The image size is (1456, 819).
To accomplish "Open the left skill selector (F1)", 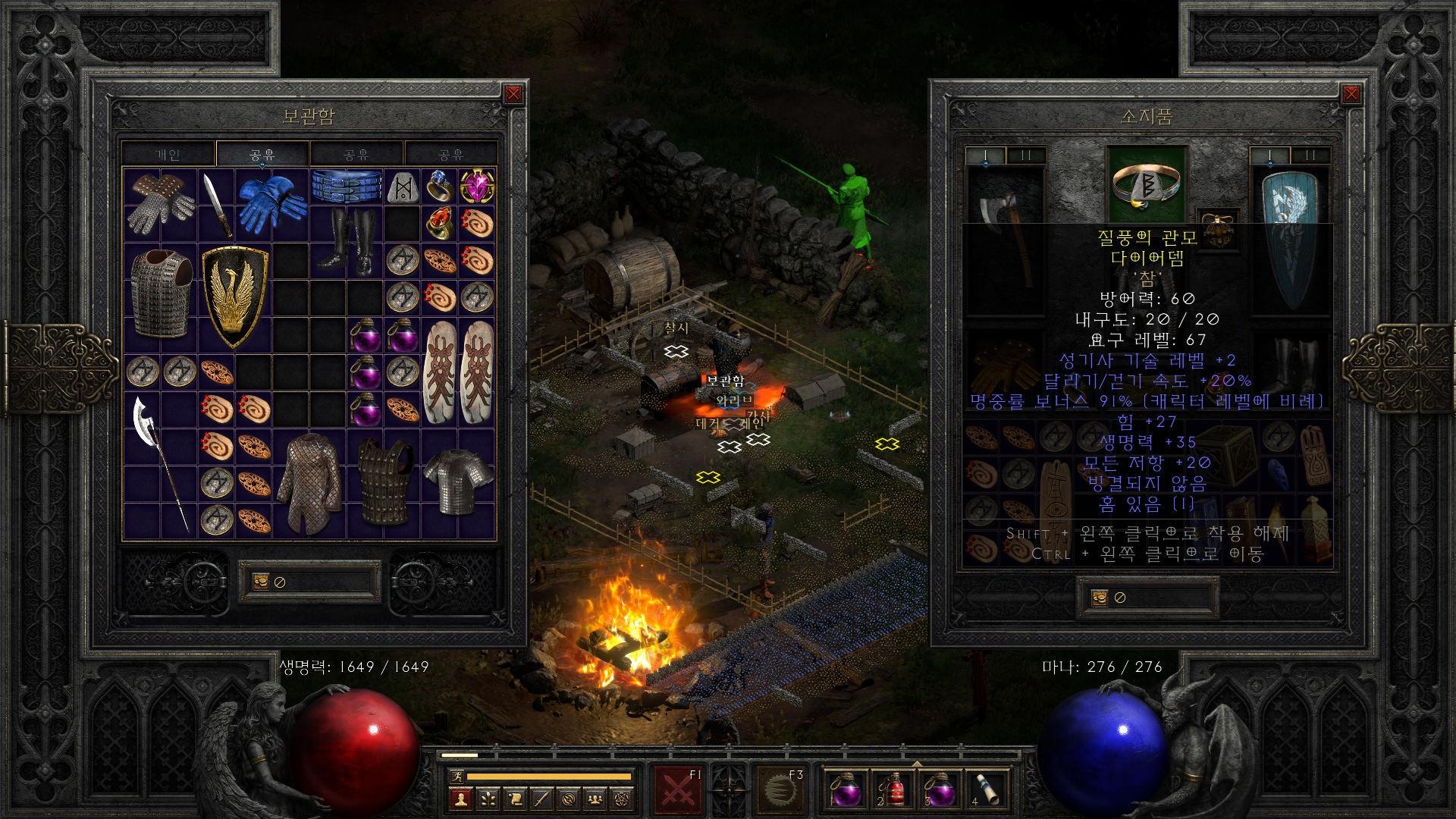I will [678, 790].
